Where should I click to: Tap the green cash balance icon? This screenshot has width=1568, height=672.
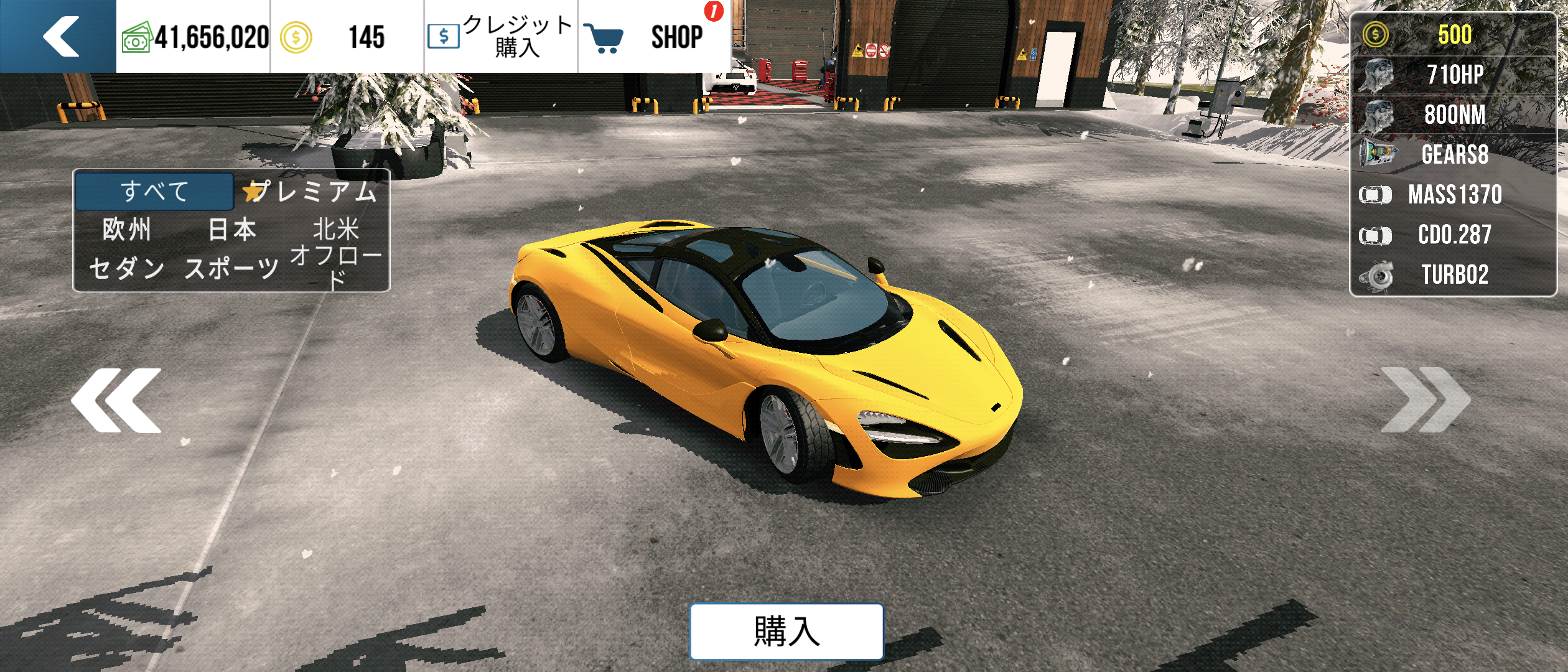pos(136,39)
